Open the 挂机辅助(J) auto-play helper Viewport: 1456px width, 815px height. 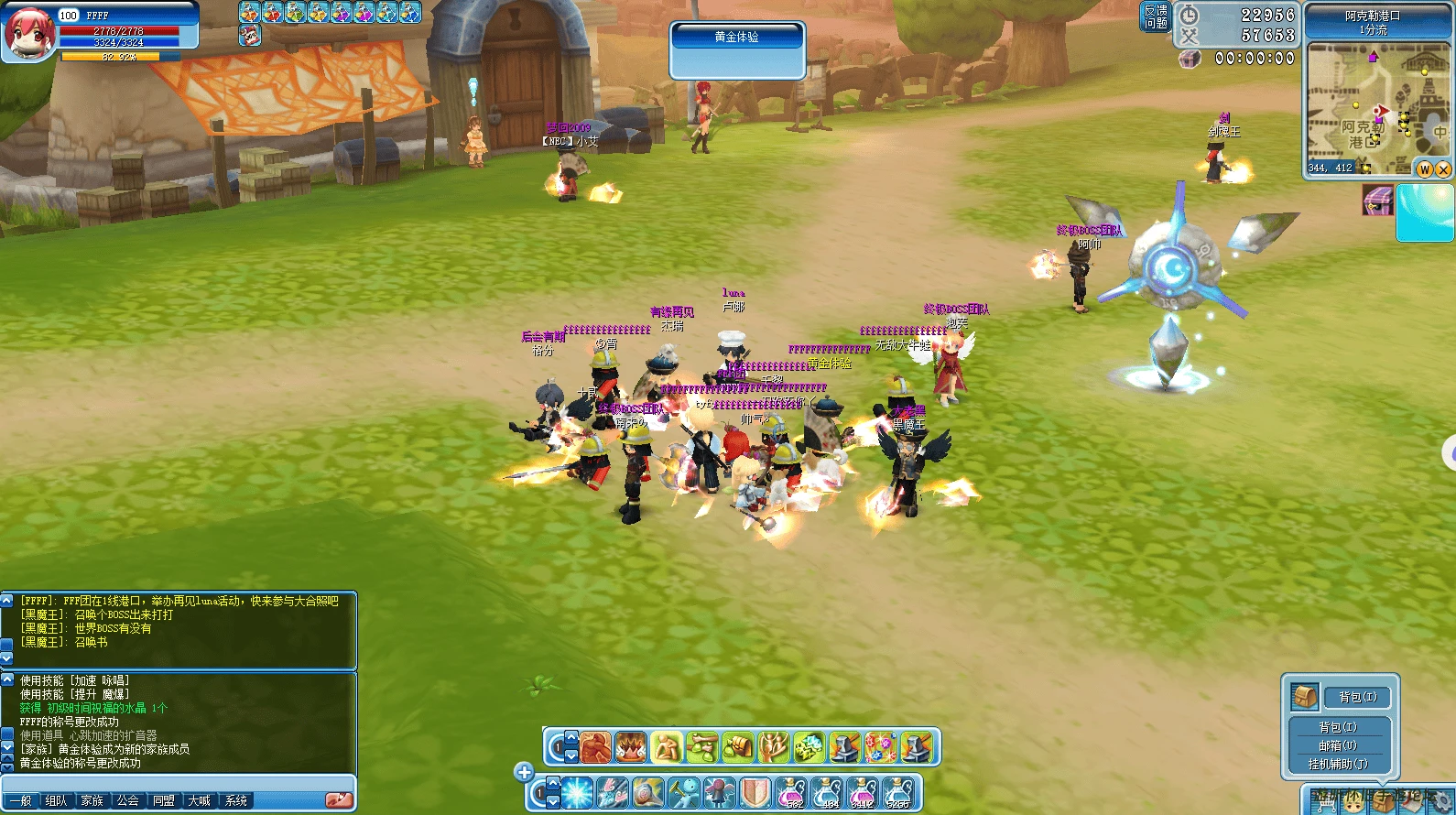[1338, 764]
